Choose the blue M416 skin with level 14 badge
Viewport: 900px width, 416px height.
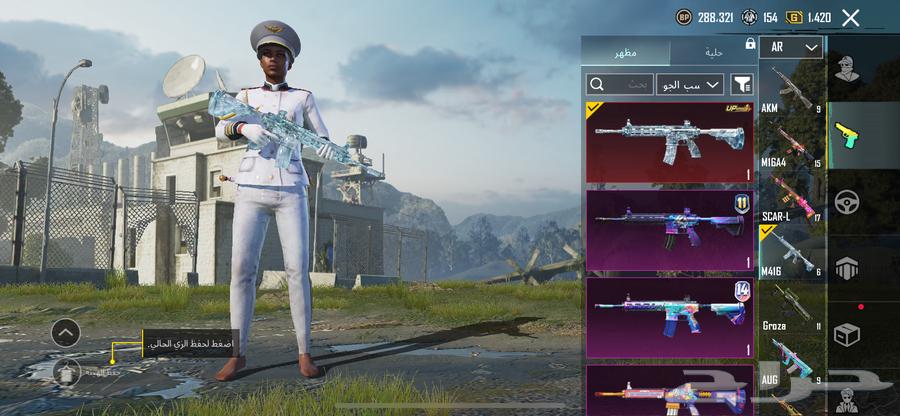point(670,317)
